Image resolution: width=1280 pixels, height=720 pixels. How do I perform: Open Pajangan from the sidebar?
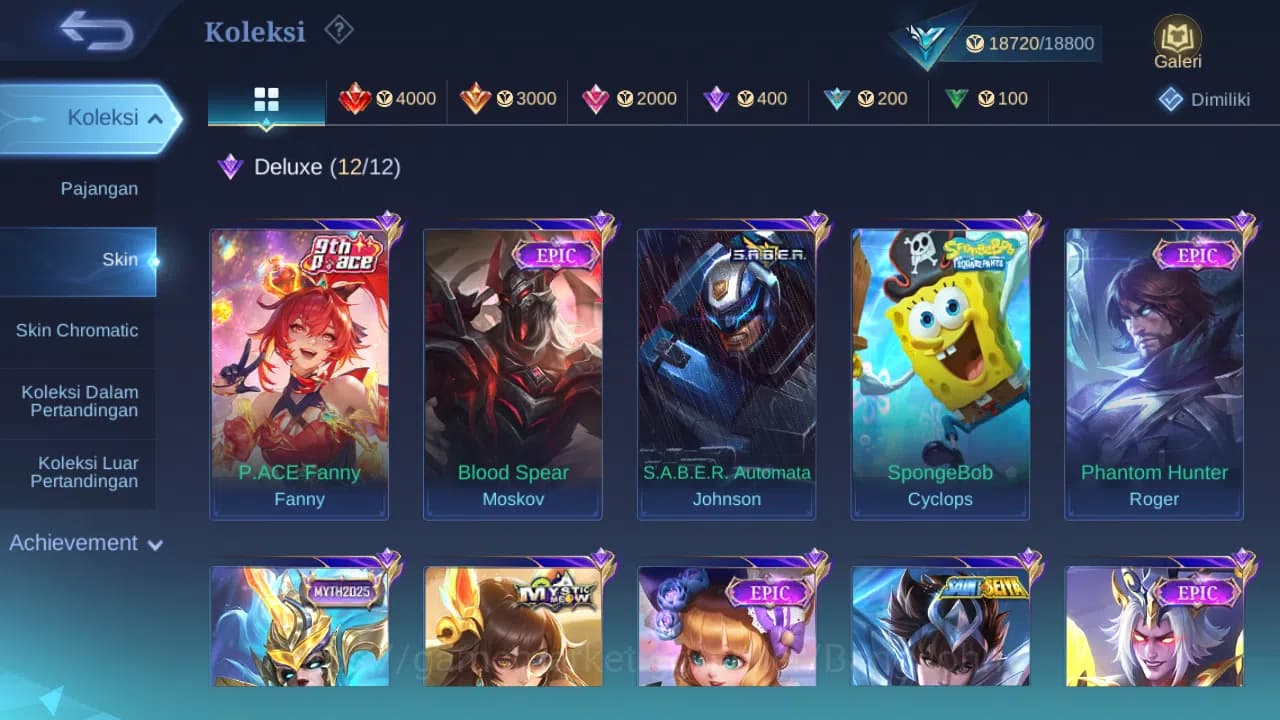pos(101,188)
